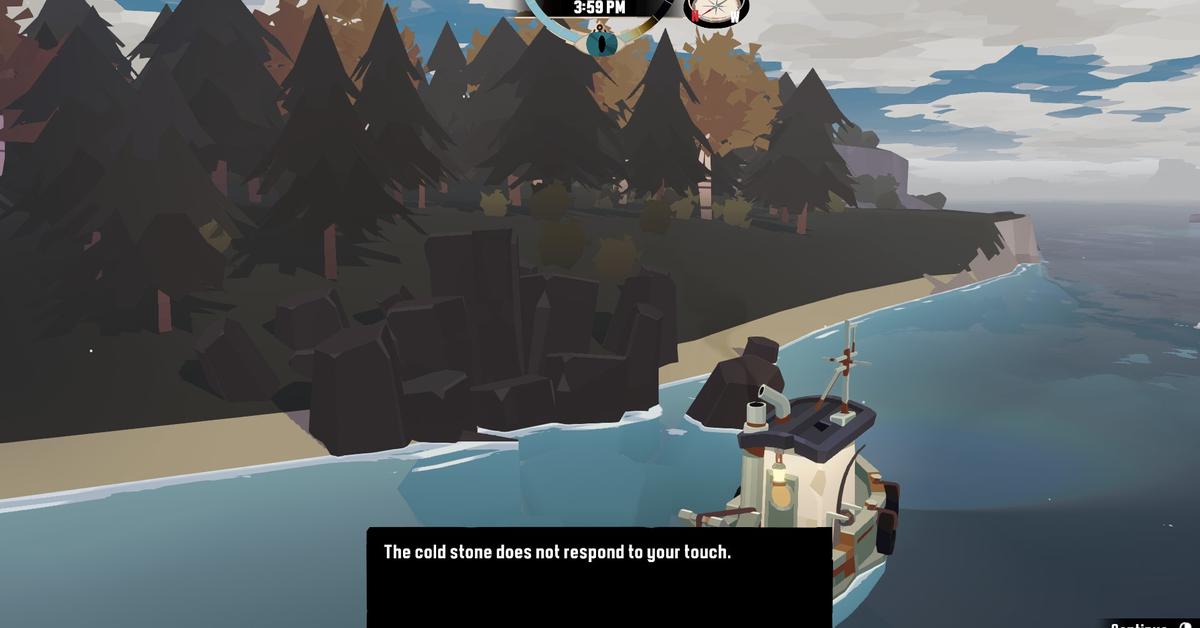1200x628 pixels.
Task: Click the compass at the top
Action: point(717,11)
